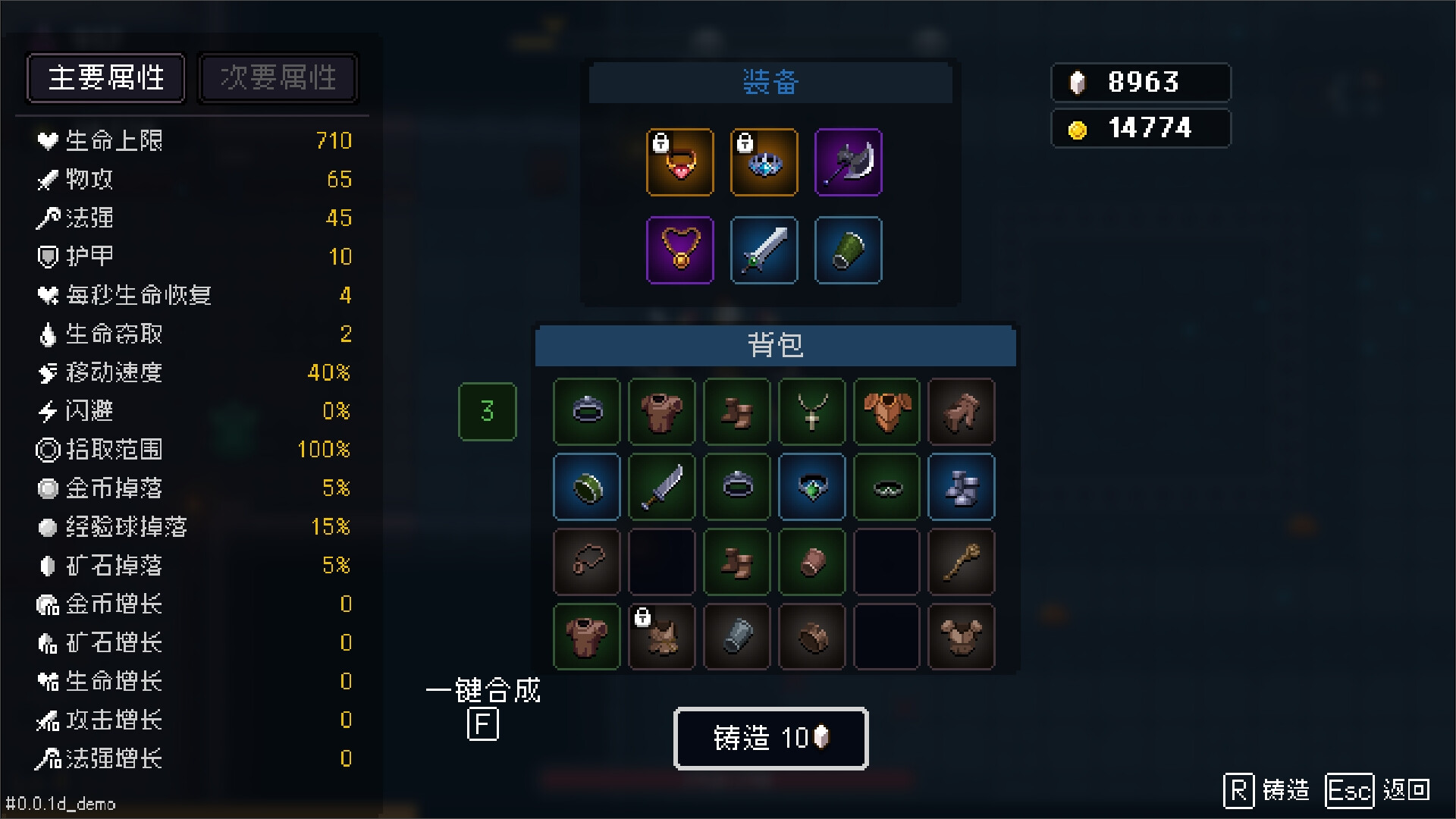Image resolution: width=1456 pixels, height=819 pixels.
Task: Click the gold coin total showing 14774
Action: point(1141,127)
